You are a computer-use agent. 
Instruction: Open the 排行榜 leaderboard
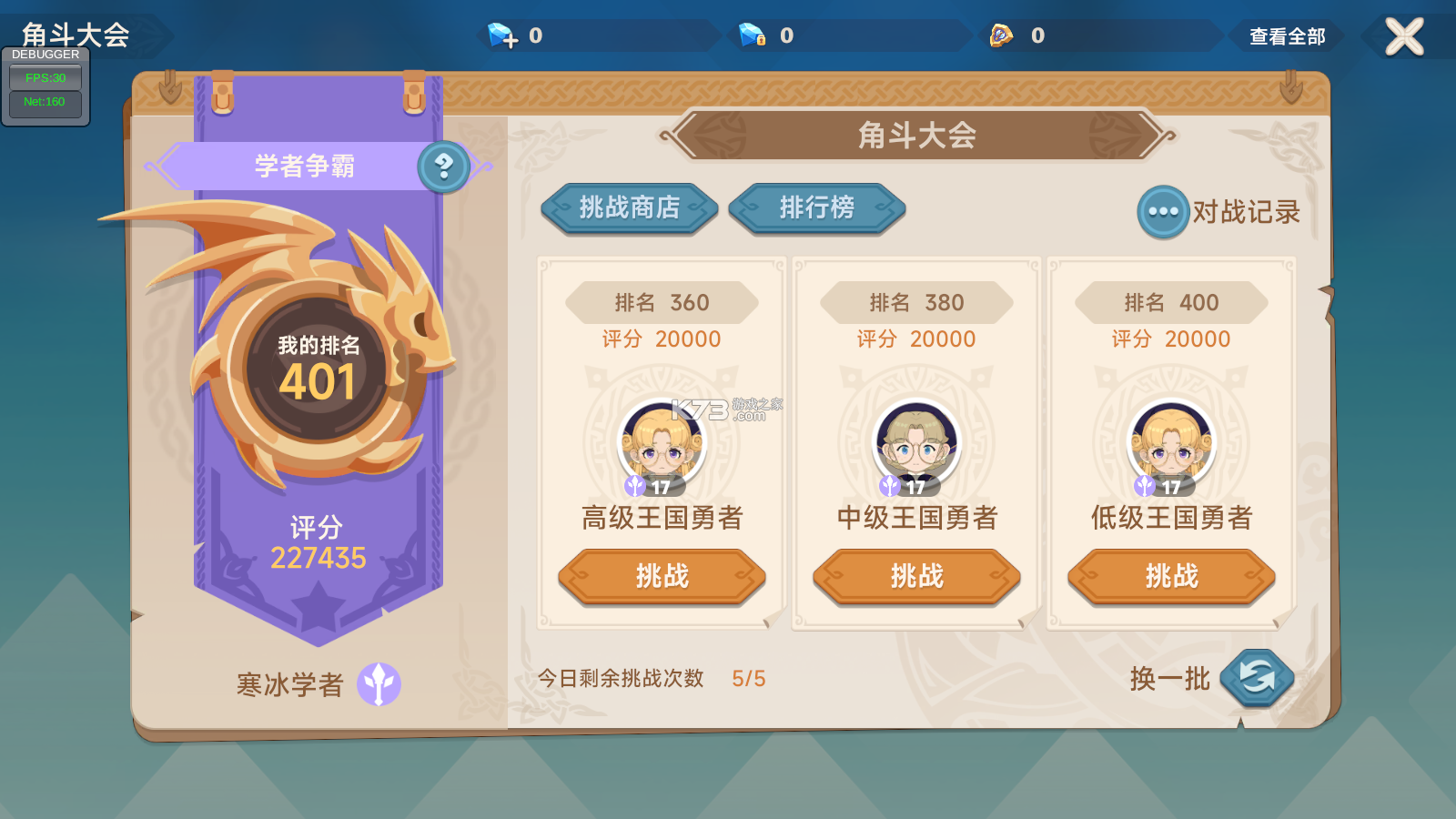pos(816,209)
